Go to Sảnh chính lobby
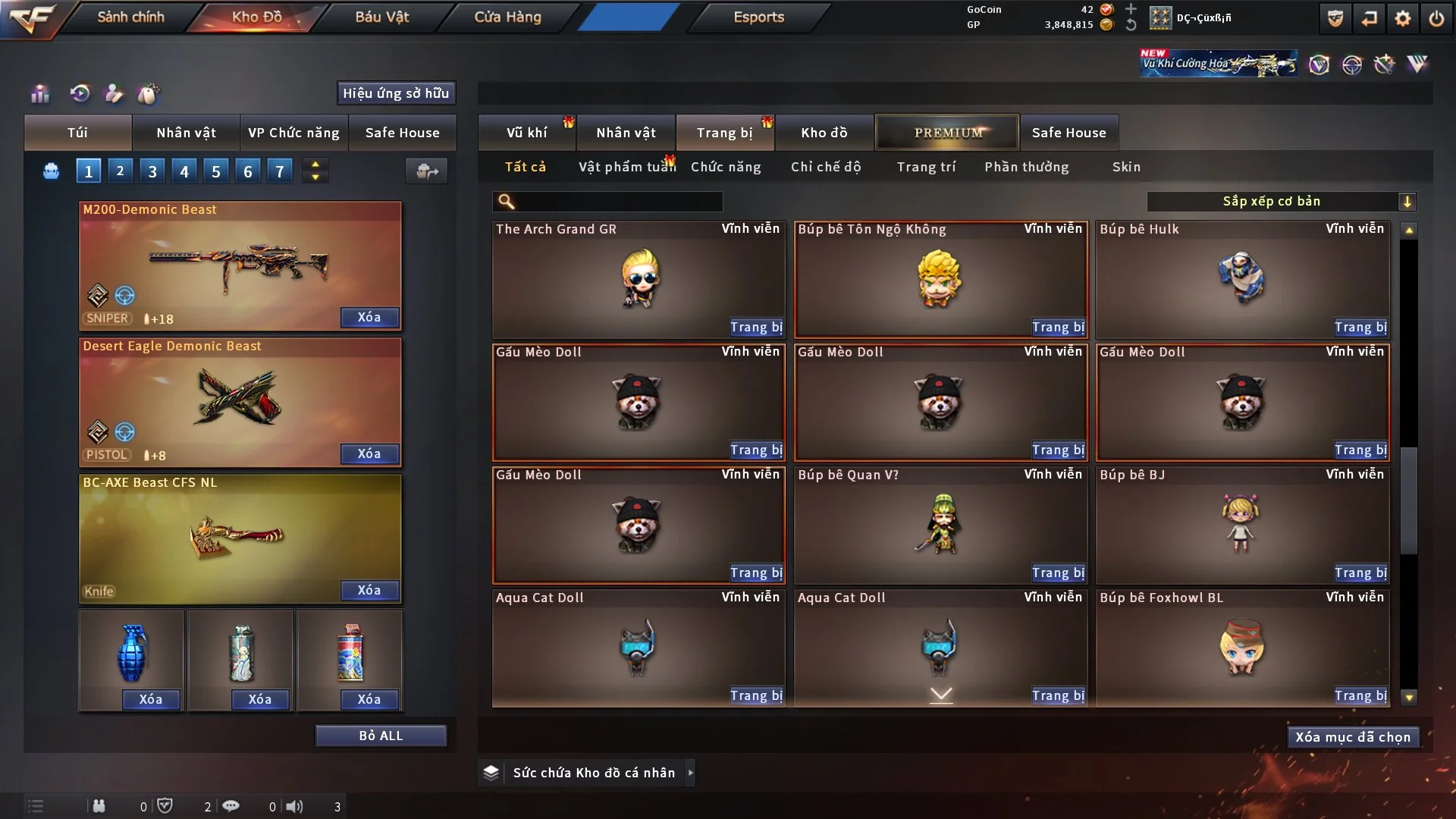This screenshot has height=819, width=1456. coord(130,17)
